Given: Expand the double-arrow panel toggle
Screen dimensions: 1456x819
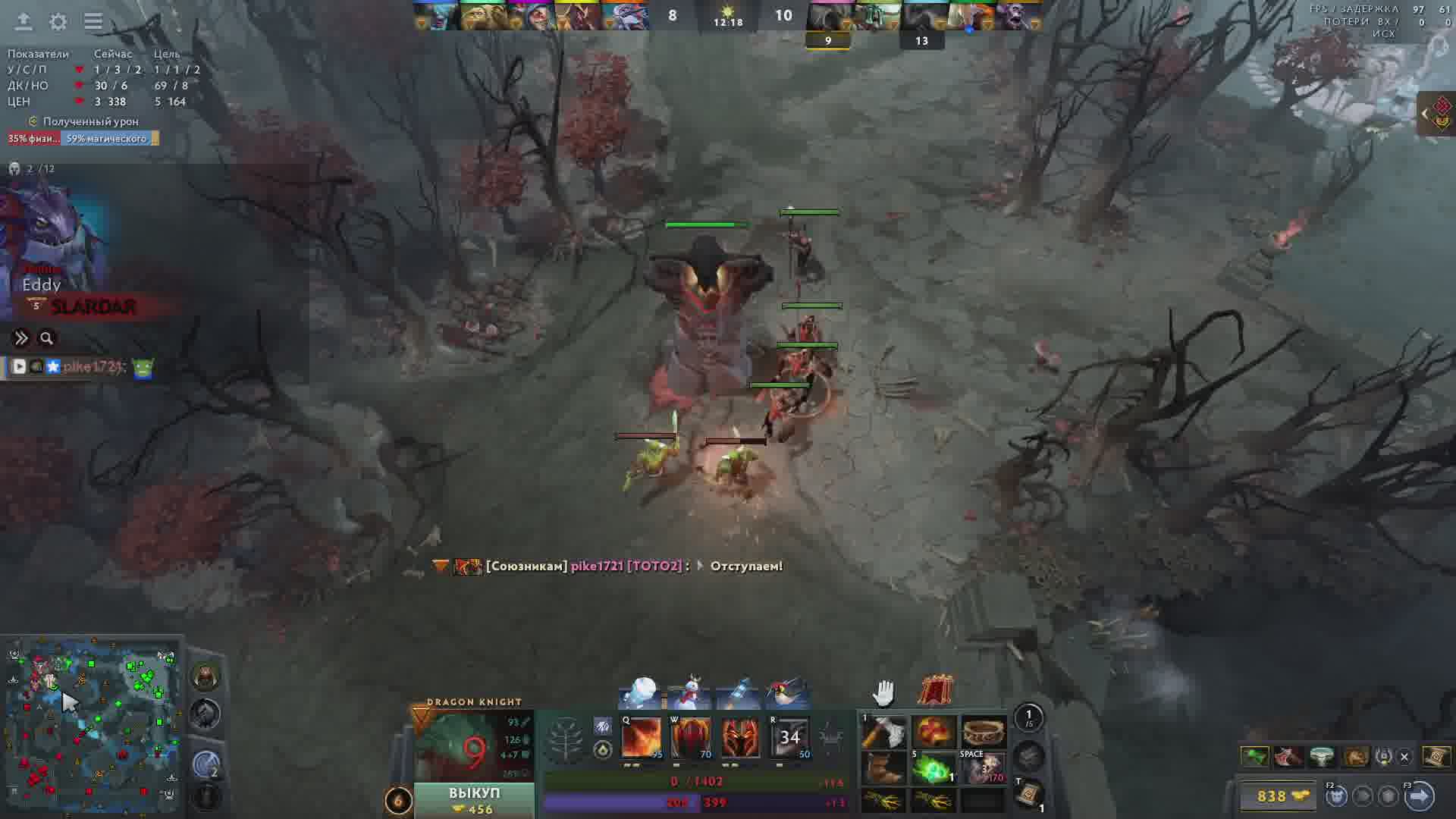Looking at the screenshot, I should coord(21,338).
